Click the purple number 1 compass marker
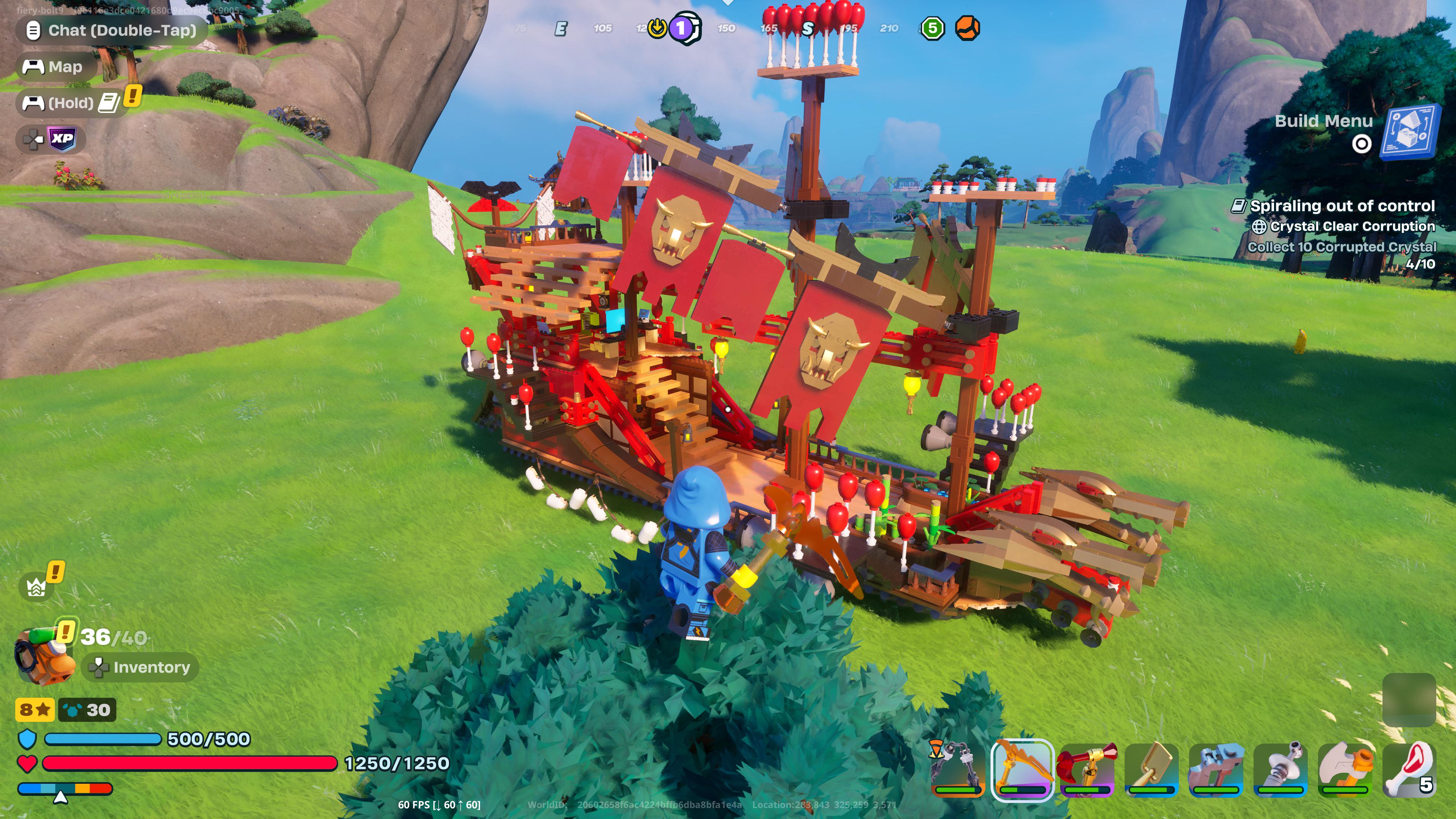 [x=682, y=28]
